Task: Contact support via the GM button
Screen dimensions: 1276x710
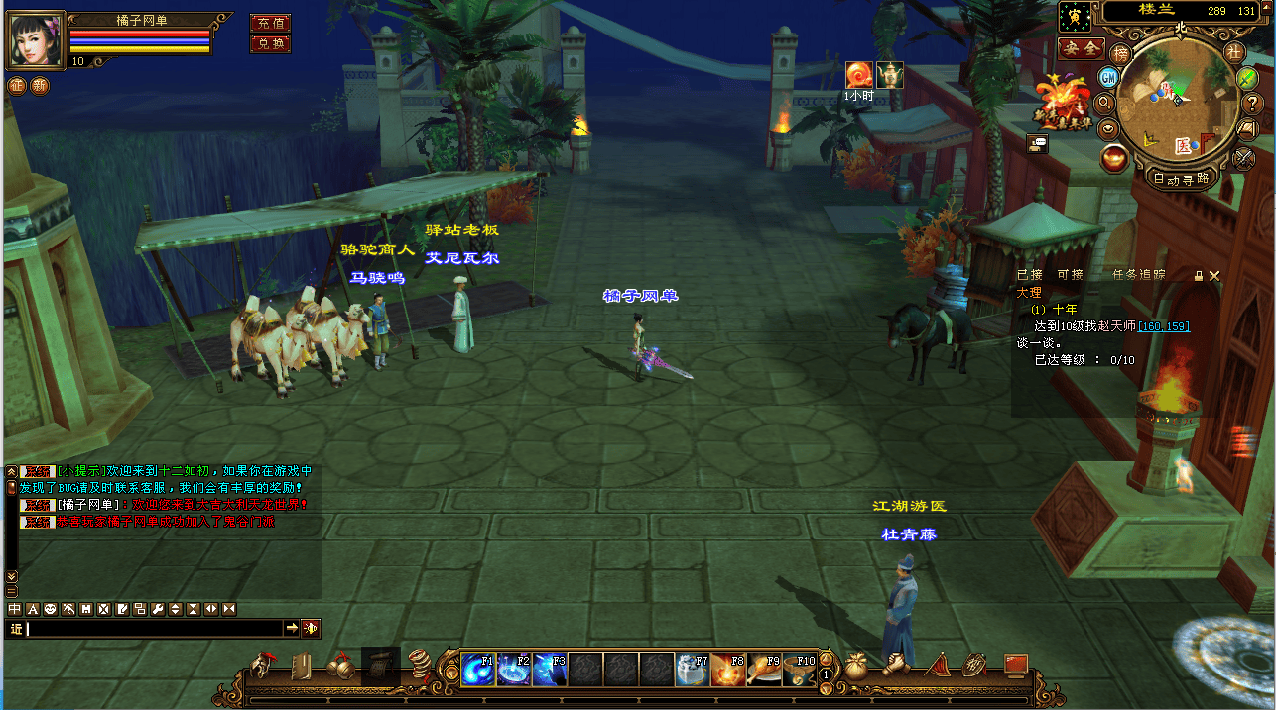Action: click(x=1108, y=77)
